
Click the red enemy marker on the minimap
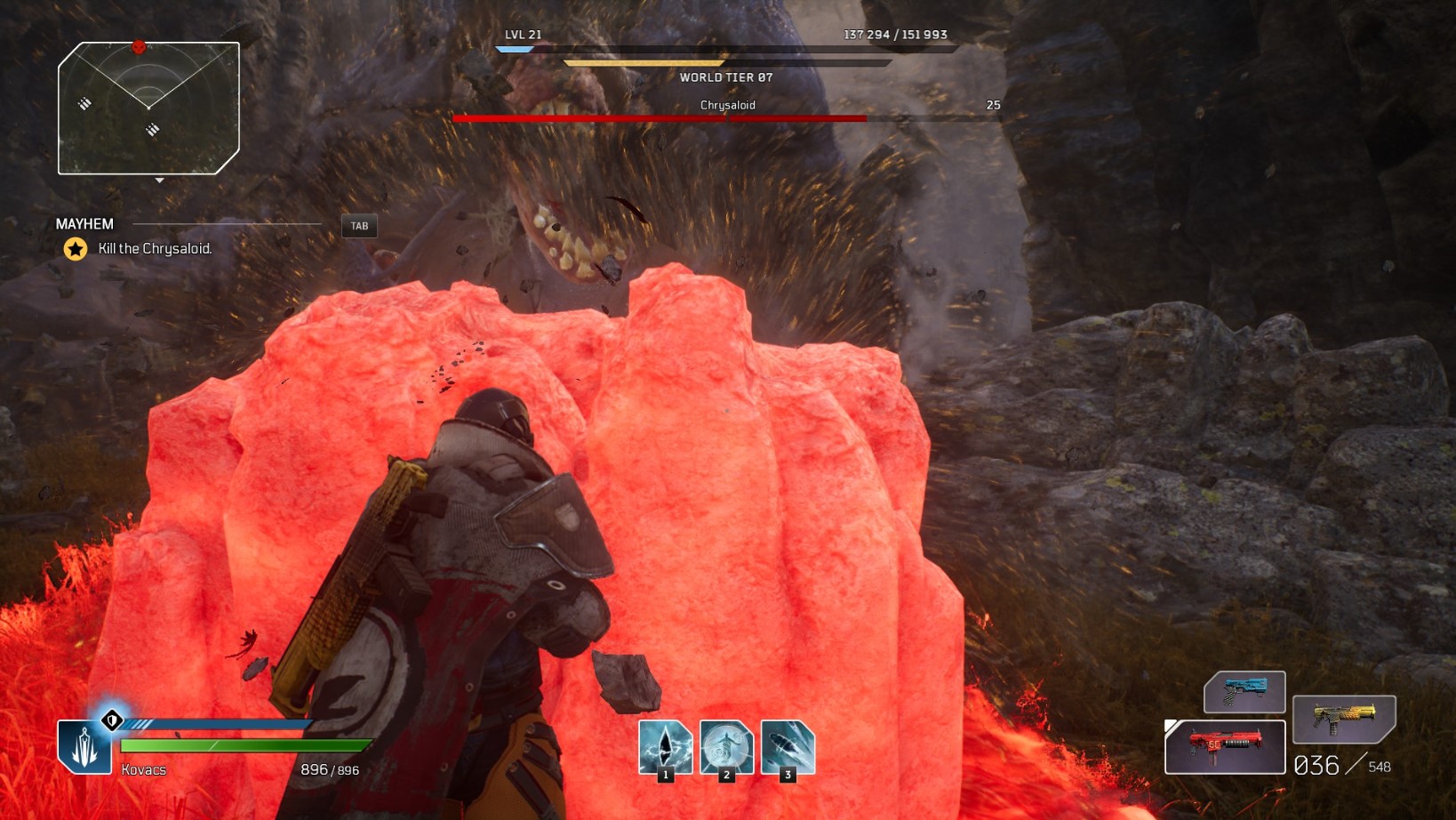pyautogui.click(x=139, y=47)
